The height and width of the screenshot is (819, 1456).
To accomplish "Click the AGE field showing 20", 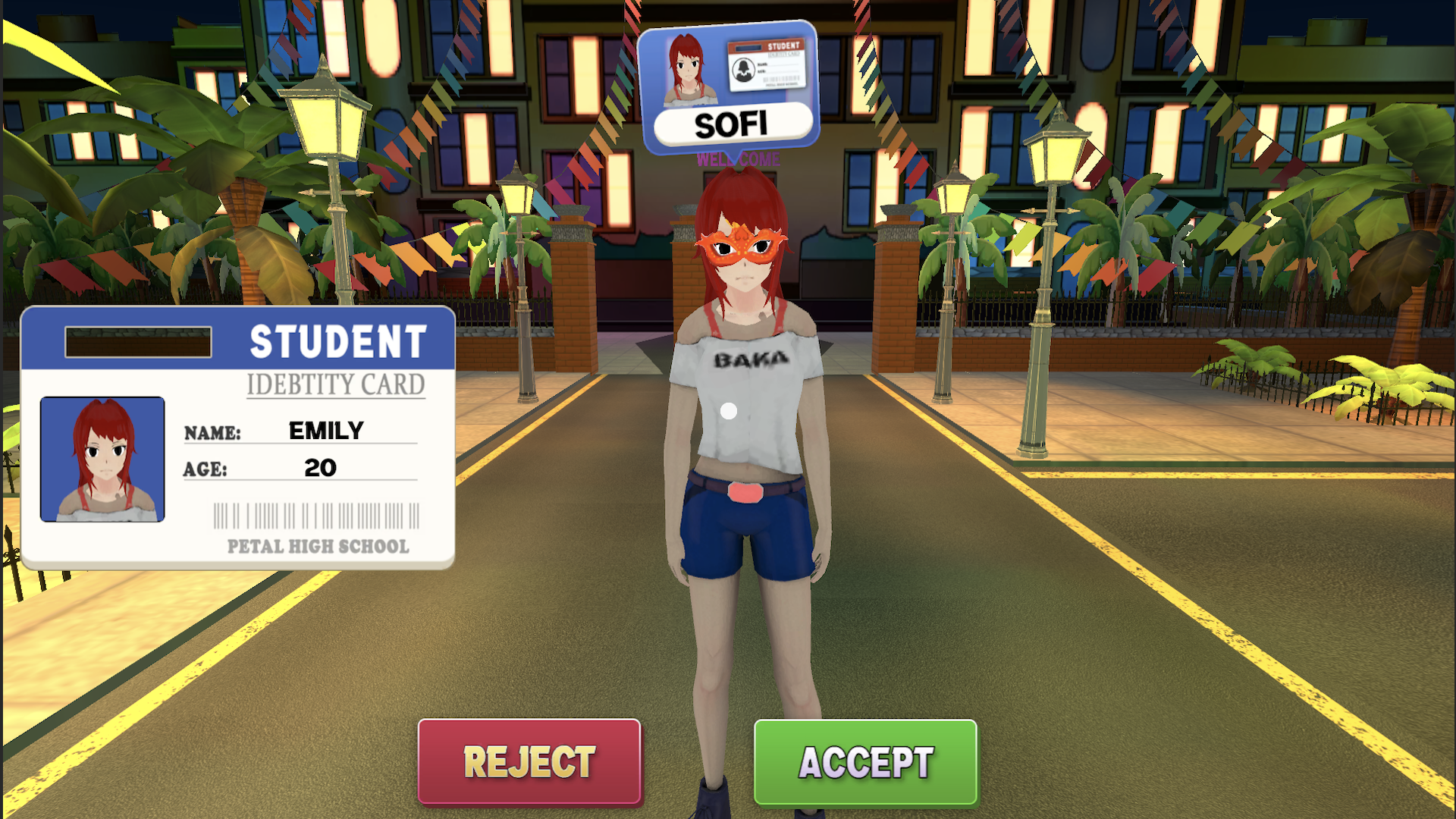I will (318, 468).
